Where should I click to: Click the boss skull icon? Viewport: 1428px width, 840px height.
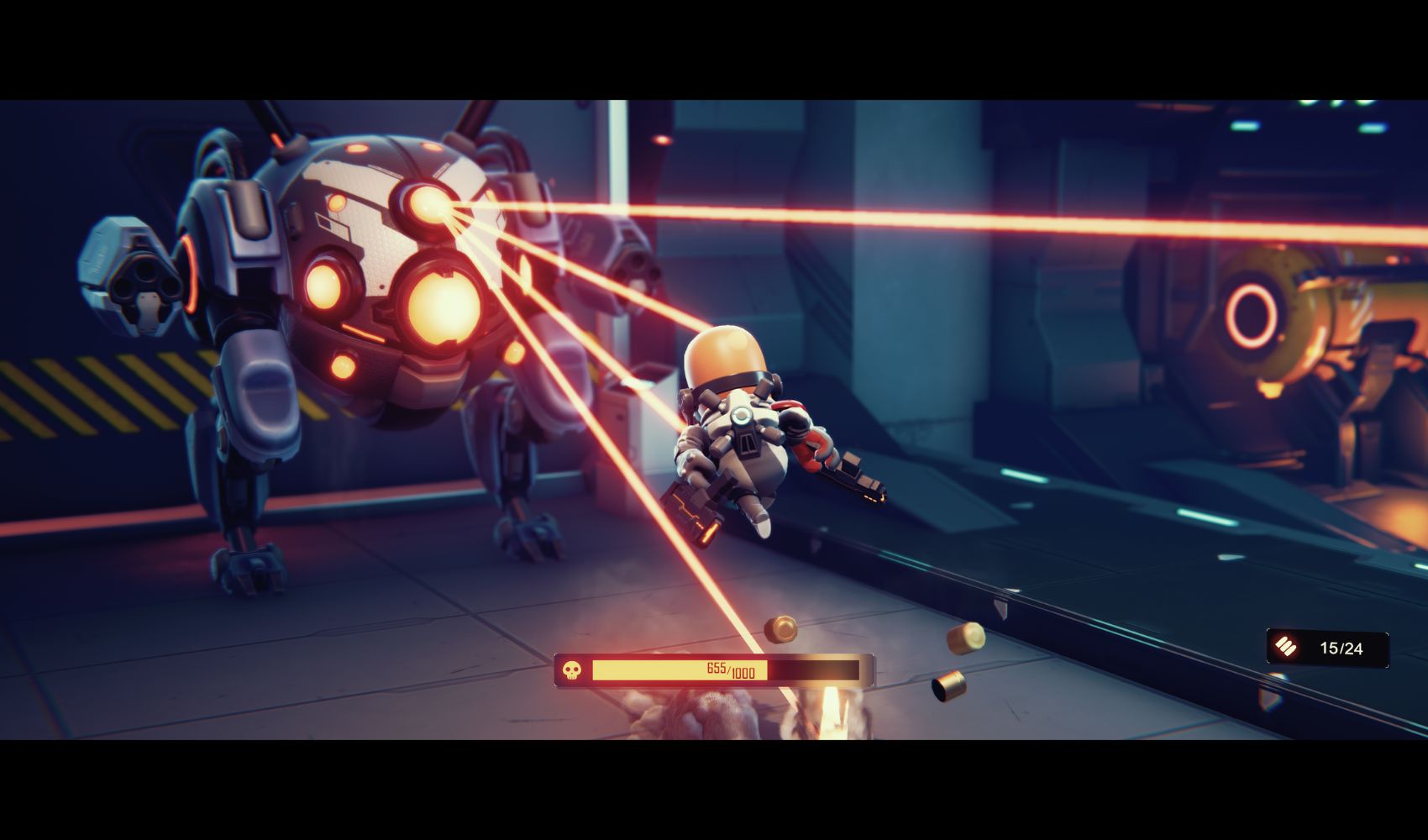[572, 670]
